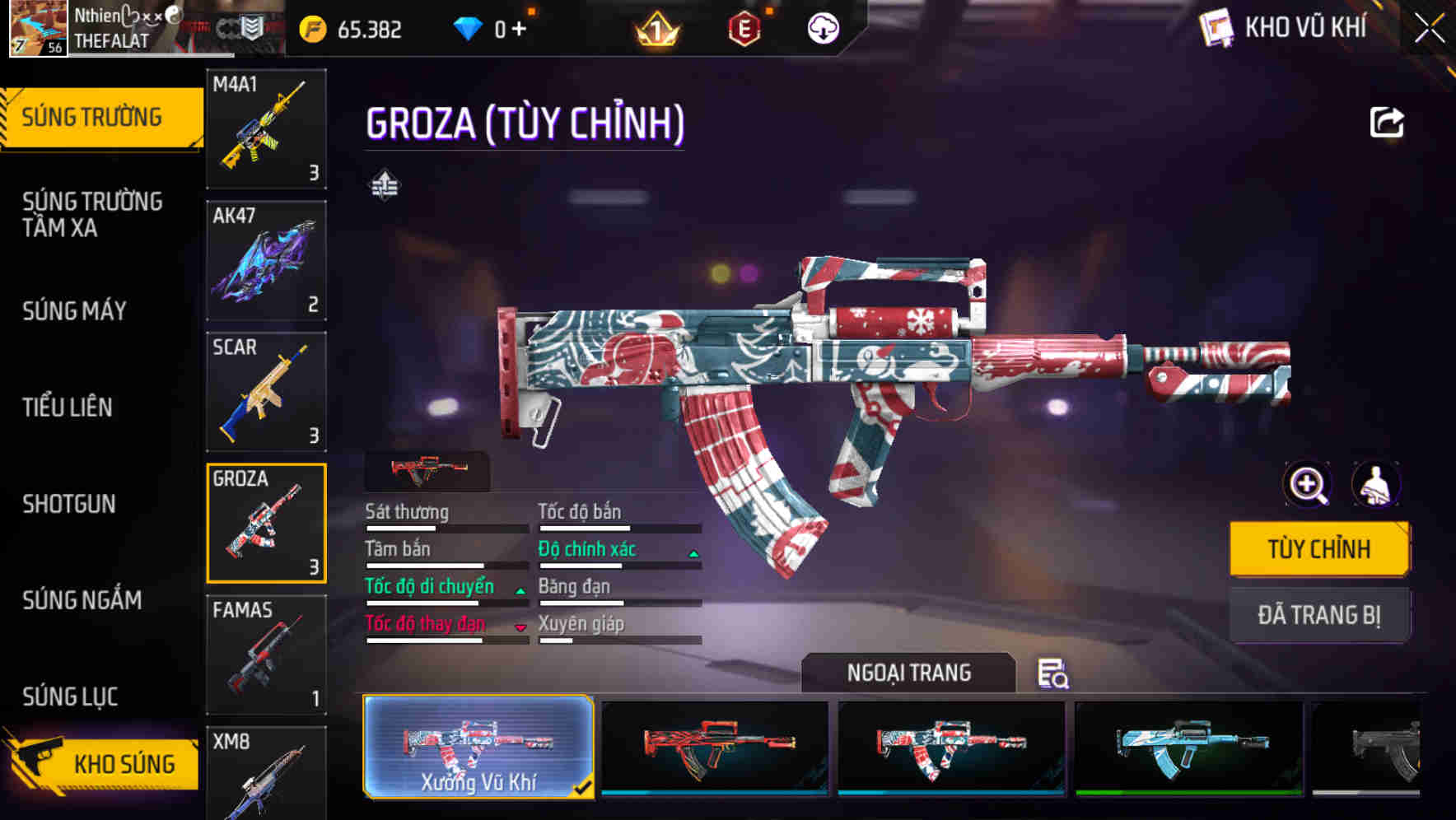This screenshot has width=1456, height=820.
Task: Select the Xưởng Vũ Khí skin thumbnail
Action: (478, 747)
